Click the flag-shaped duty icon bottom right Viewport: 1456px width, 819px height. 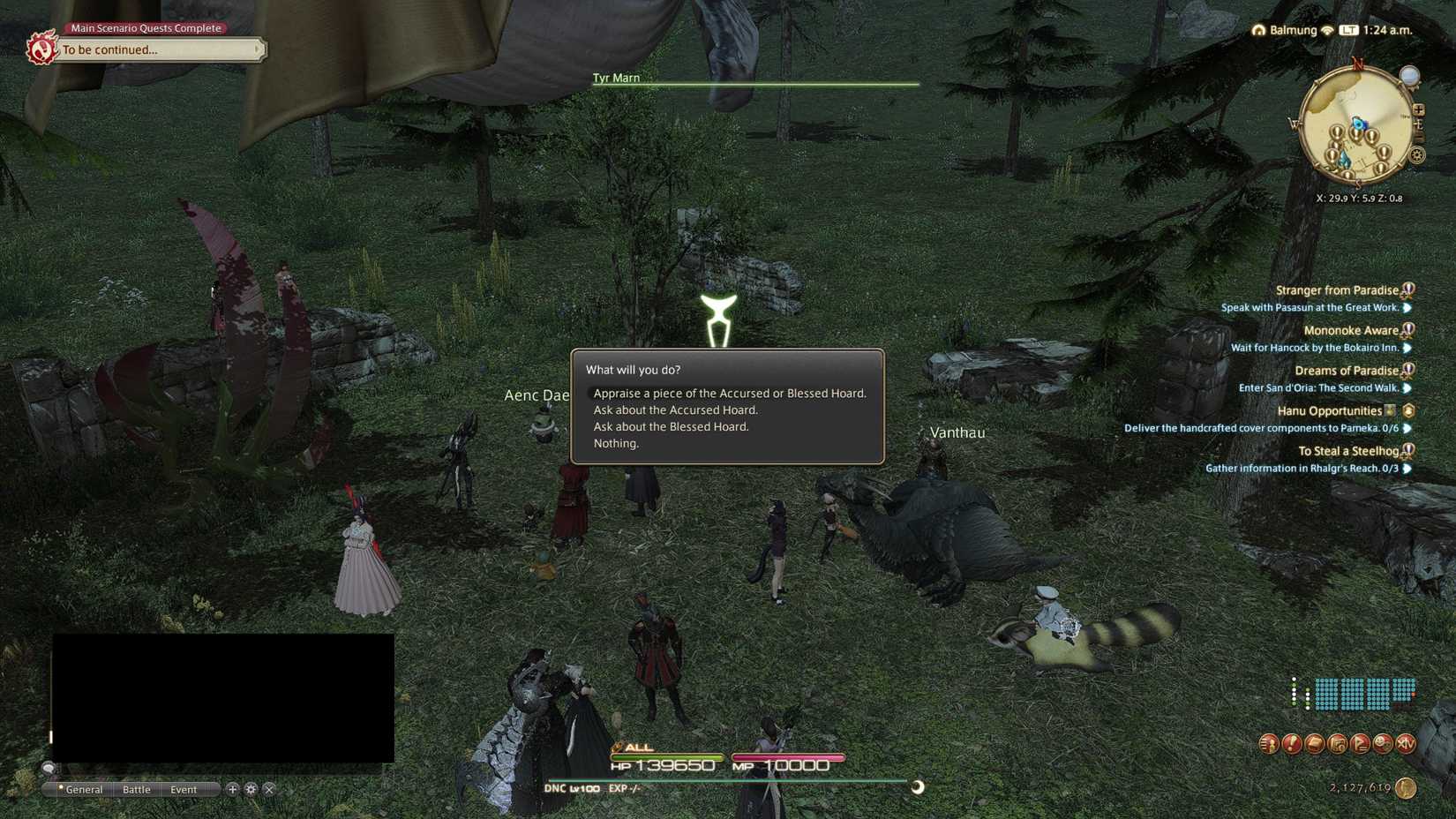click(1360, 744)
